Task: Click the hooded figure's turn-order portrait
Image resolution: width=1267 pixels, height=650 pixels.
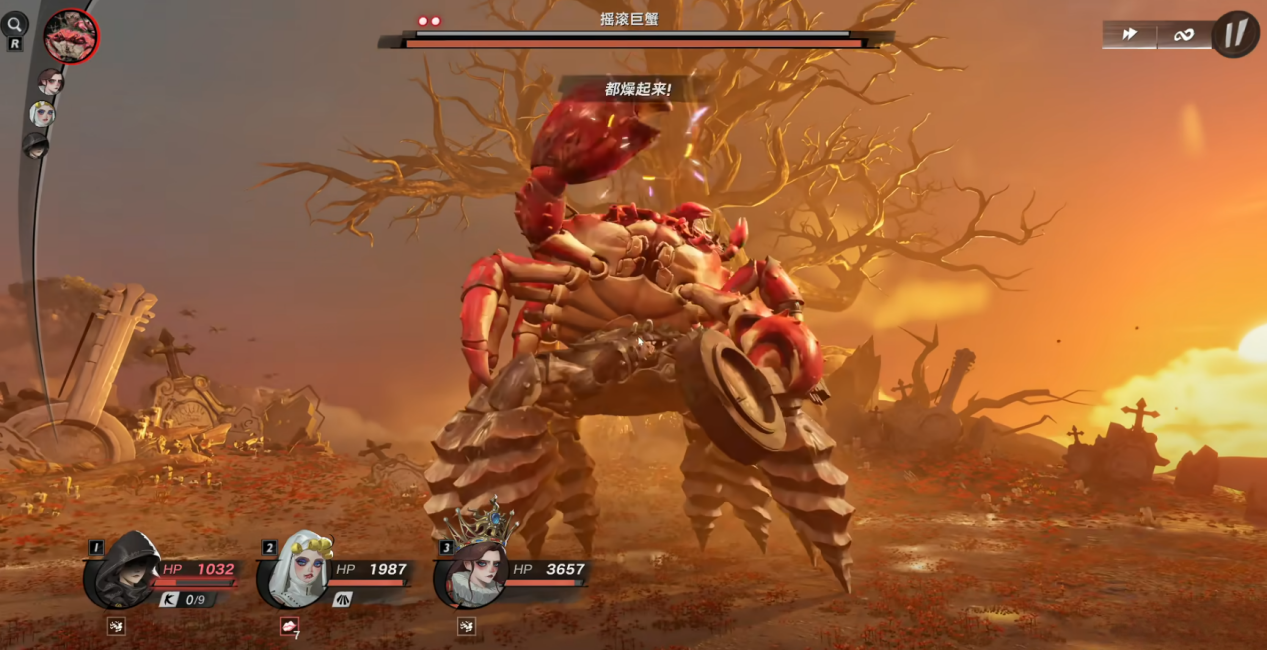Action: [x=36, y=146]
